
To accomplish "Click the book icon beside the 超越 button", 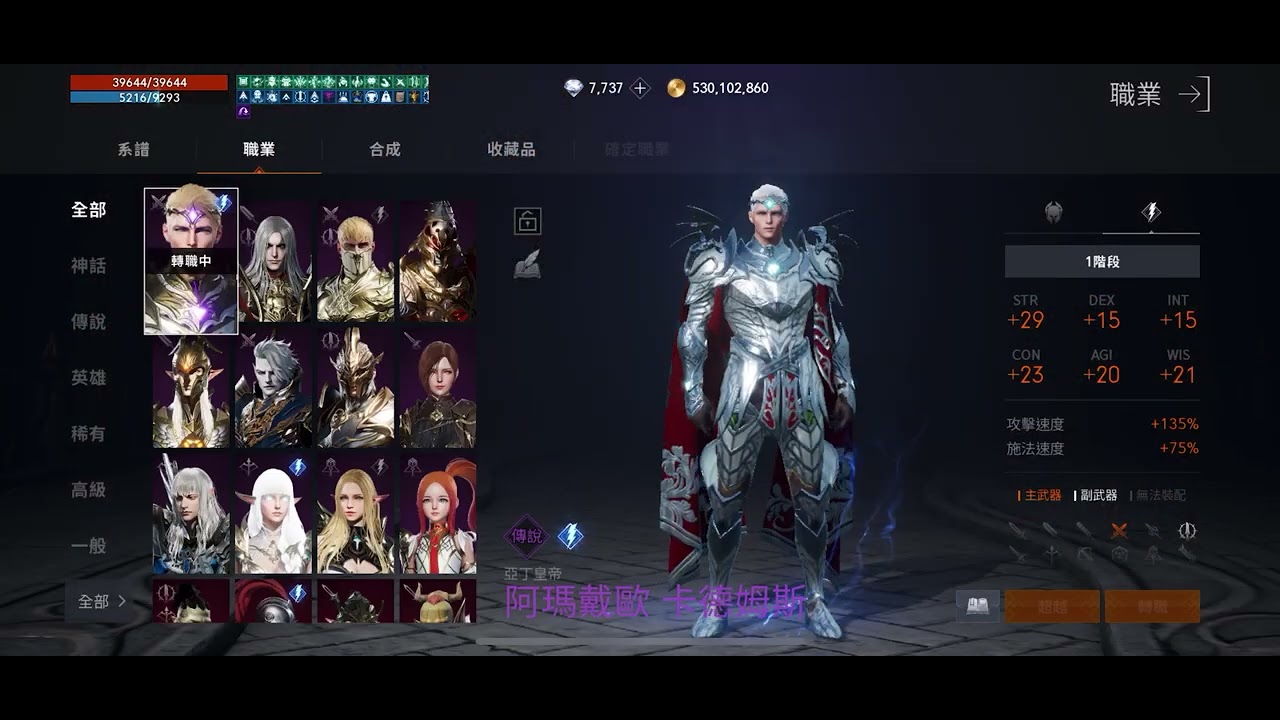I will pyautogui.click(x=977, y=605).
